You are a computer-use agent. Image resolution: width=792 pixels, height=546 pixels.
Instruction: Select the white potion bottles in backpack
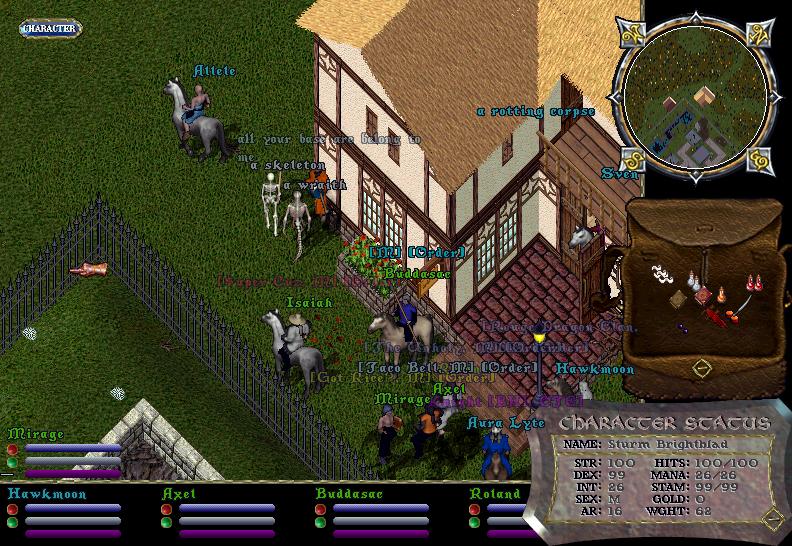click(x=696, y=282)
